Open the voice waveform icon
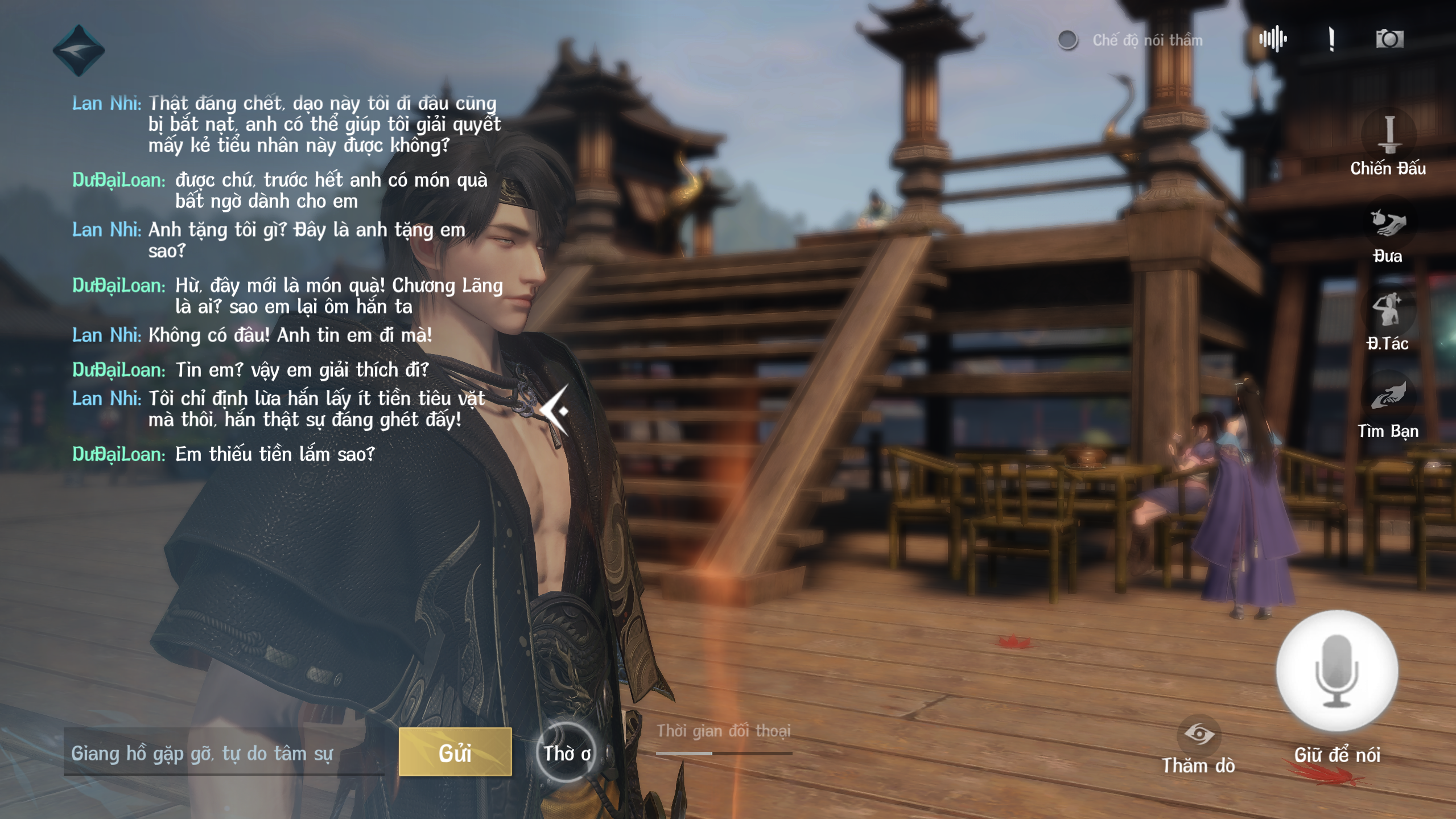 click(1273, 39)
